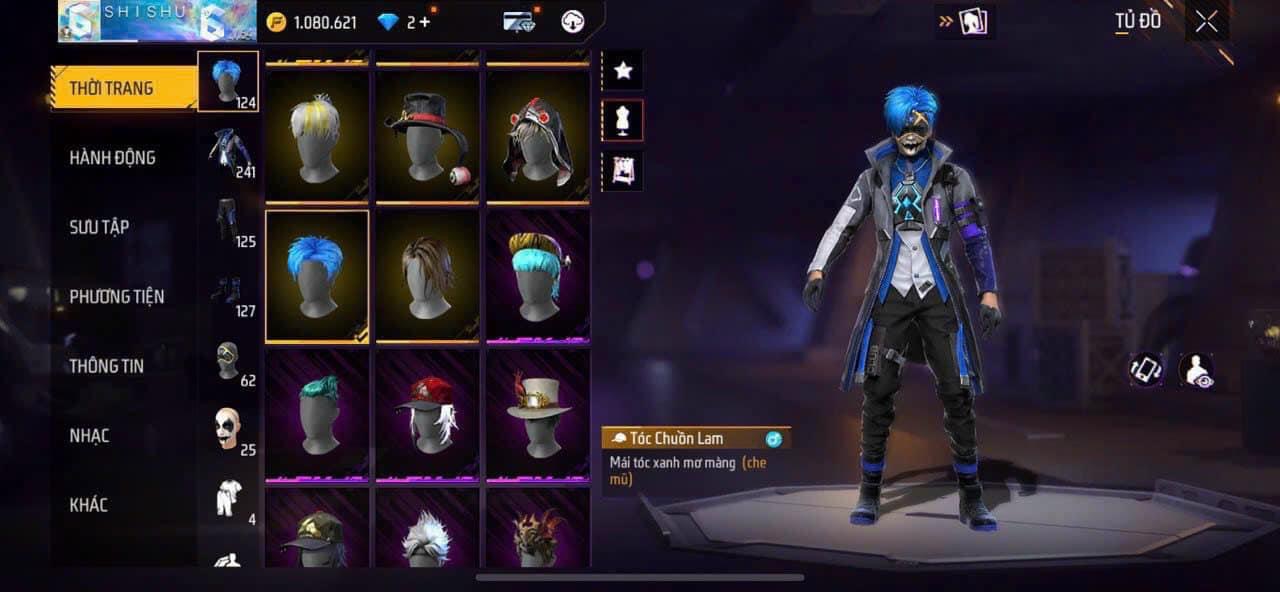Select the Phương Tiện tab

[116, 296]
